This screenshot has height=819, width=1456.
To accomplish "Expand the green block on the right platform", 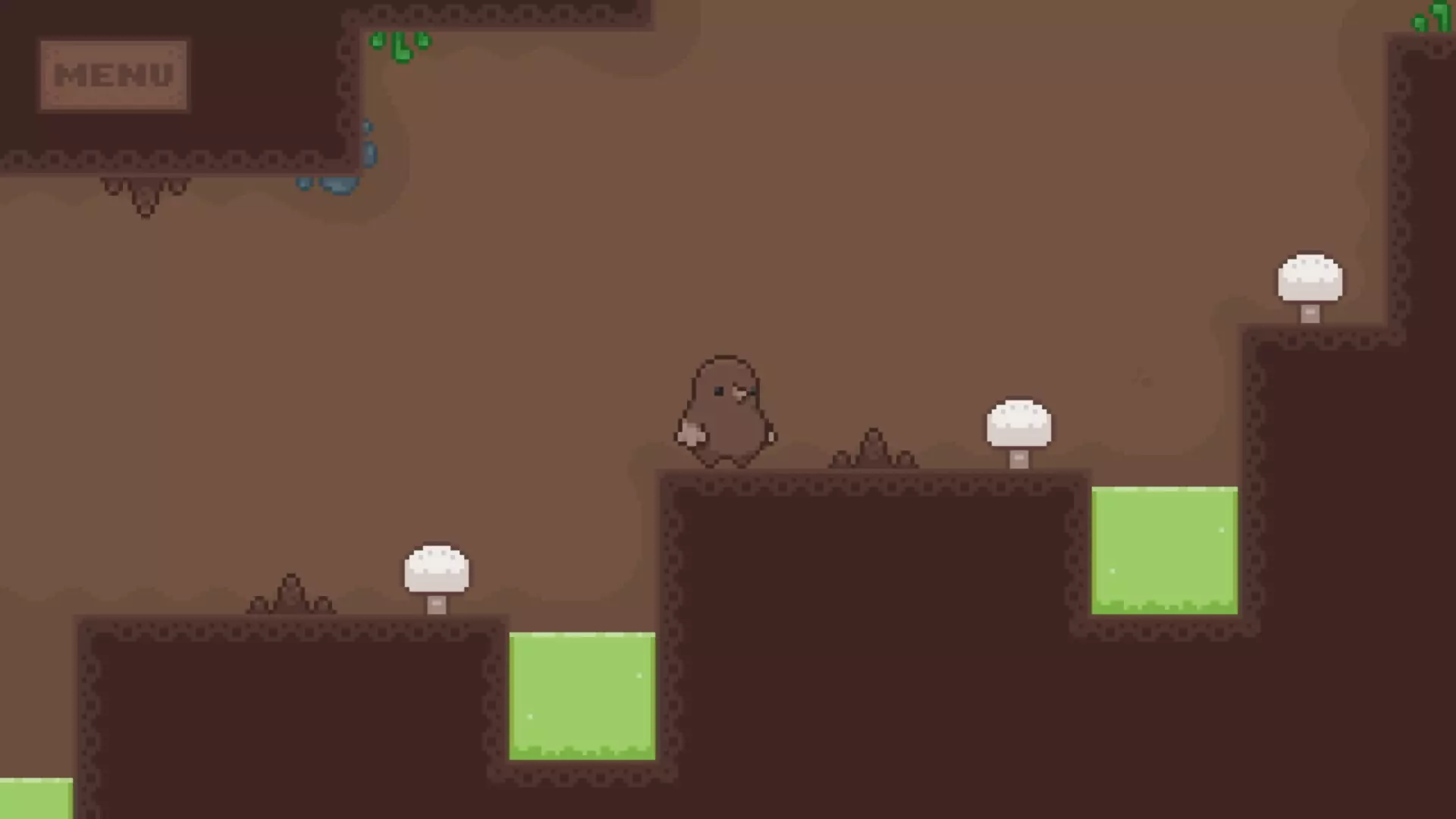I will (1164, 550).
